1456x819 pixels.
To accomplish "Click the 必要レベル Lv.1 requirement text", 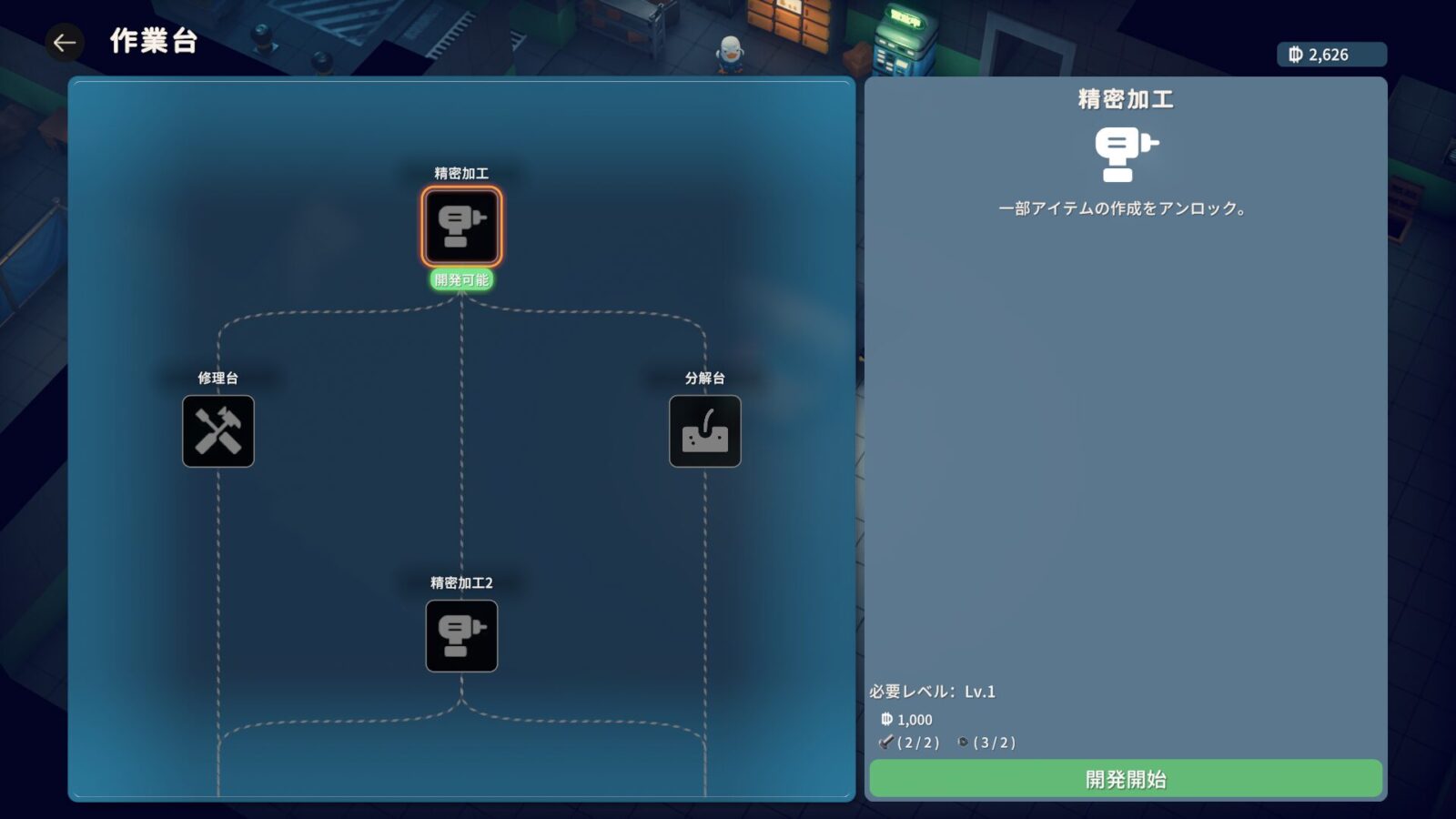I will click(935, 691).
